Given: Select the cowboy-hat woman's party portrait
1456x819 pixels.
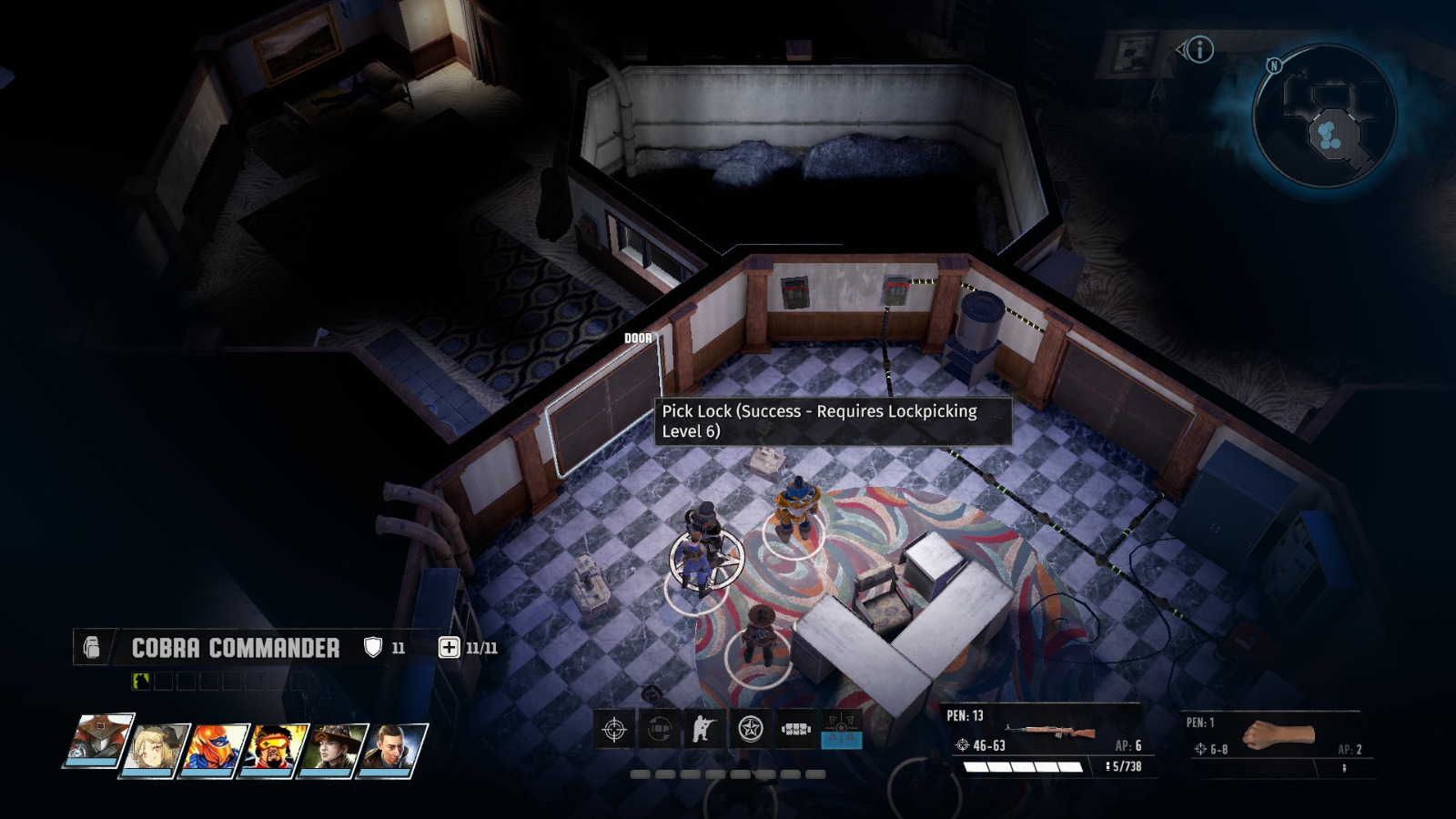Looking at the screenshot, I should (332, 748).
